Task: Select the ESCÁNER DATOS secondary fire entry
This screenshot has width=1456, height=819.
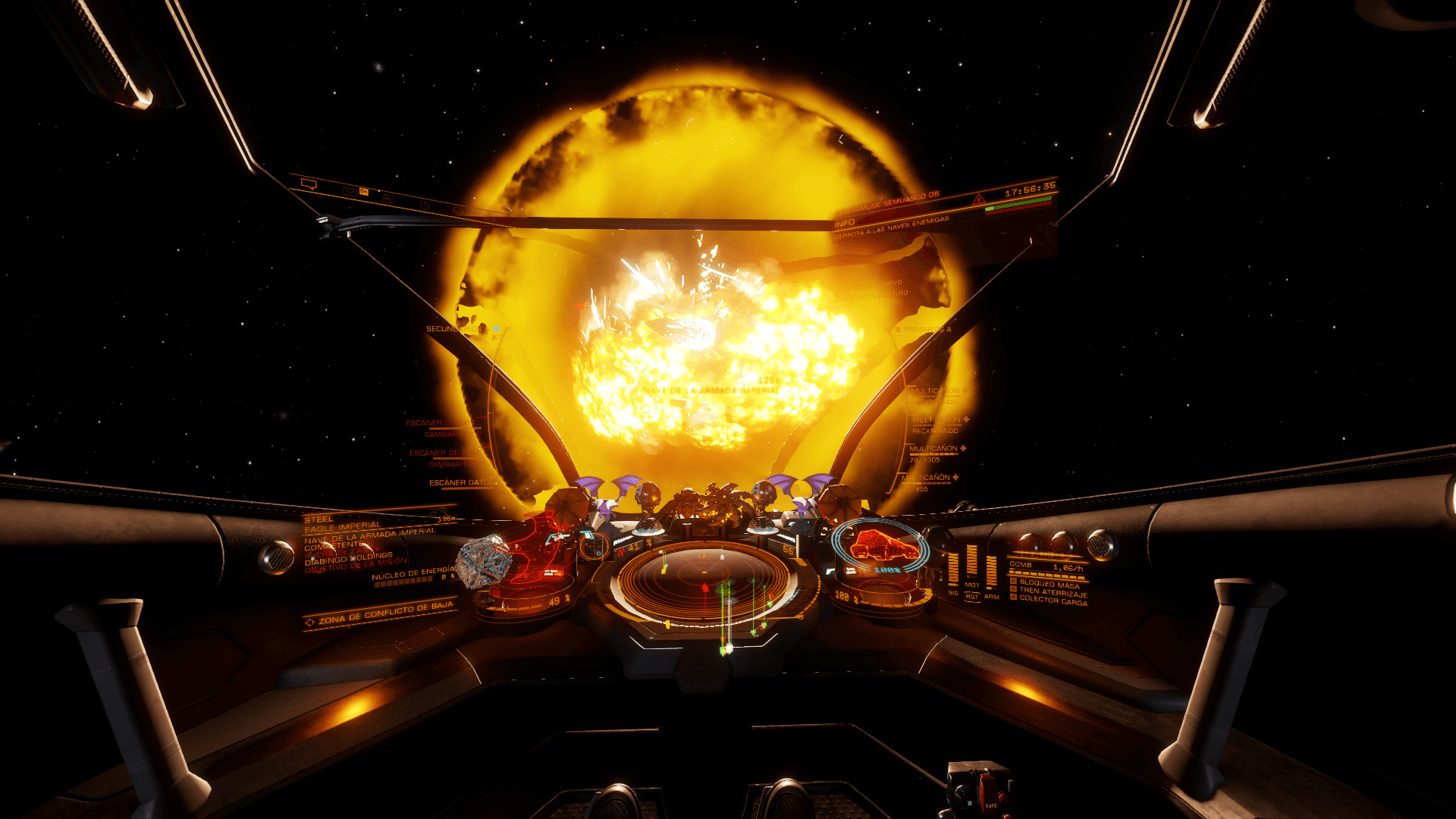Action: click(x=460, y=482)
